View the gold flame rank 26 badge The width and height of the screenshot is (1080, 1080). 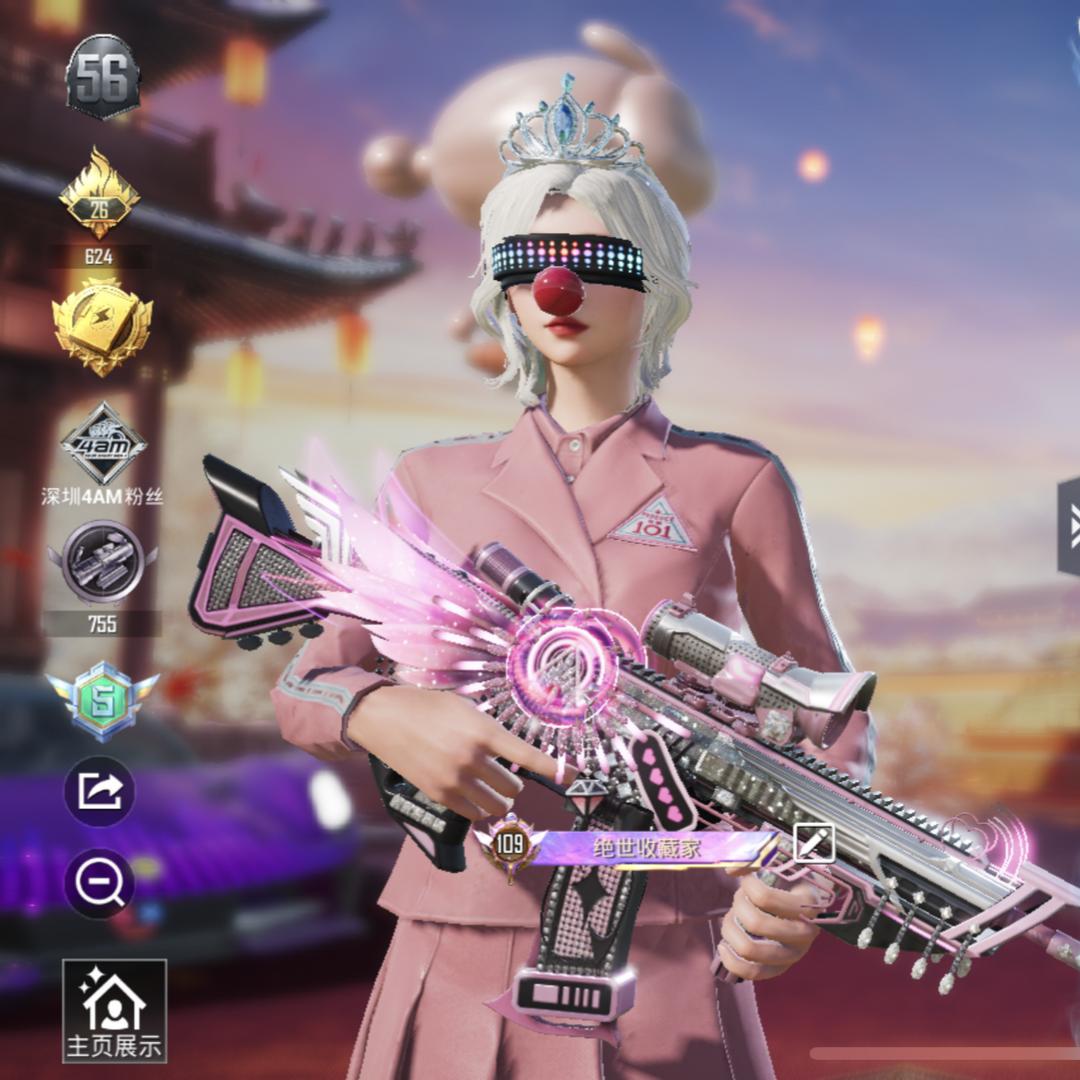[x=99, y=196]
